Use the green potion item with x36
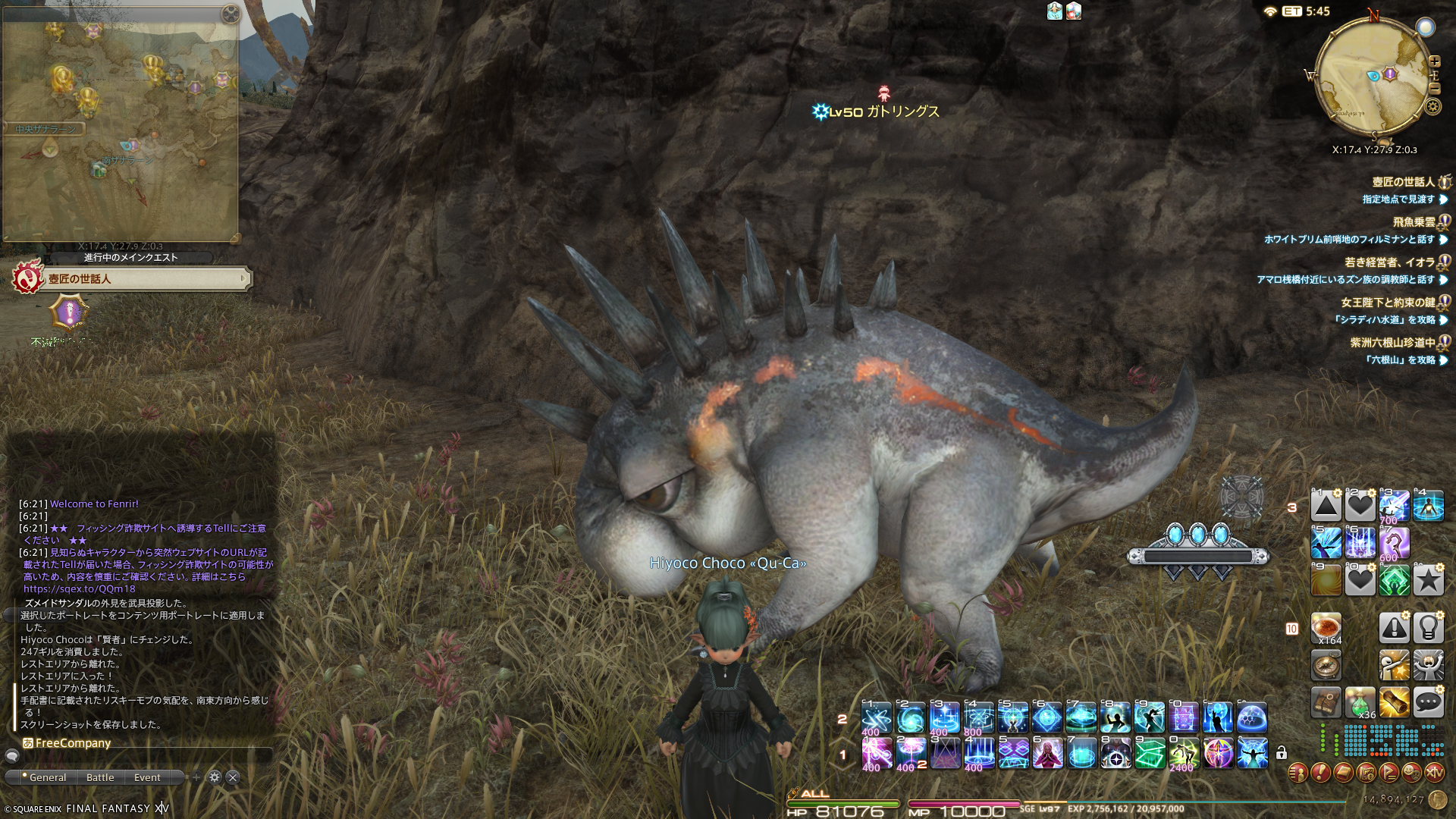The height and width of the screenshot is (819, 1456). tap(1360, 703)
